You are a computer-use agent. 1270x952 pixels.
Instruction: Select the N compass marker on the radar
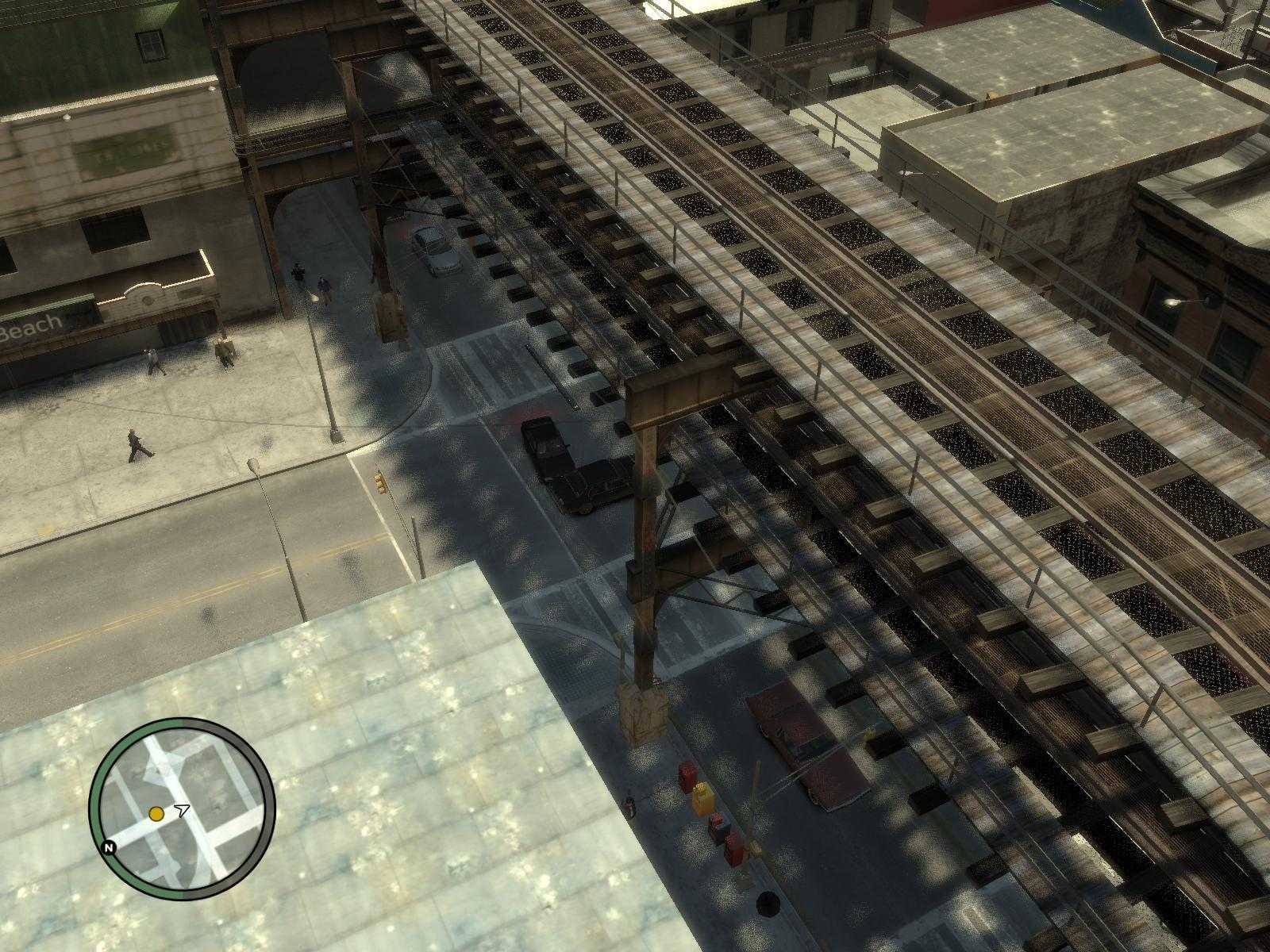click(x=109, y=847)
